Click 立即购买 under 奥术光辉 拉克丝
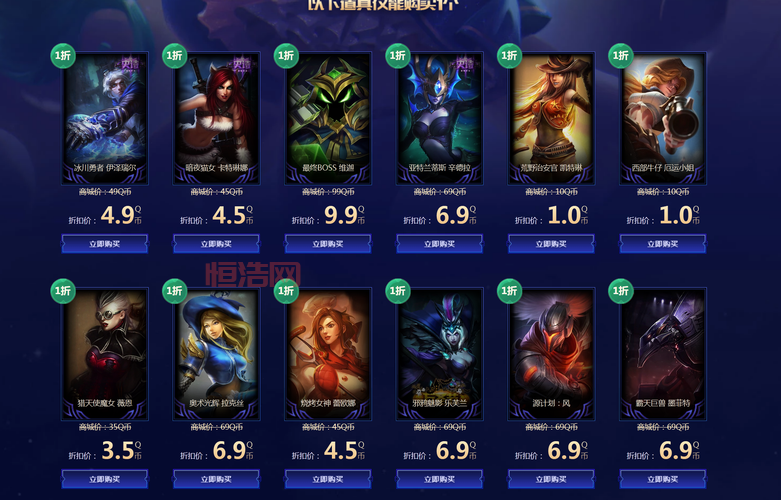 point(216,479)
